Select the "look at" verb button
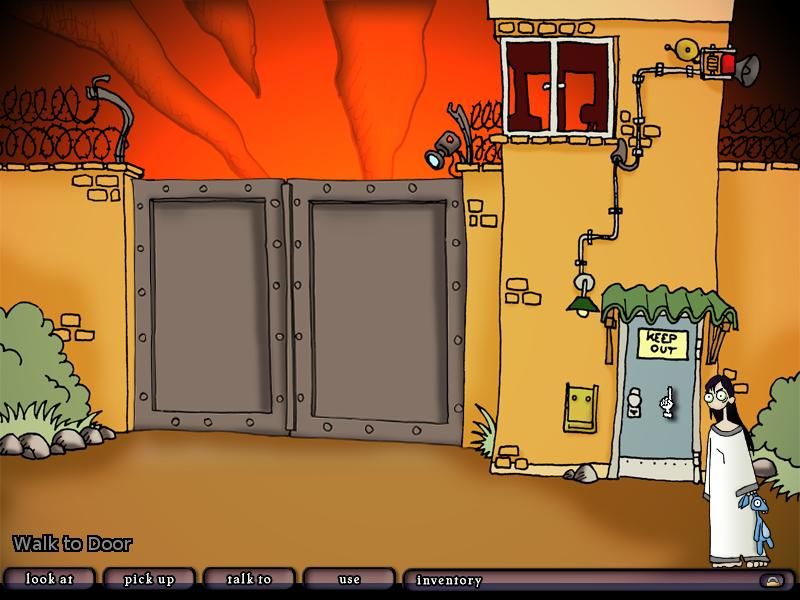800x600 pixels. click(x=49, y=579)
